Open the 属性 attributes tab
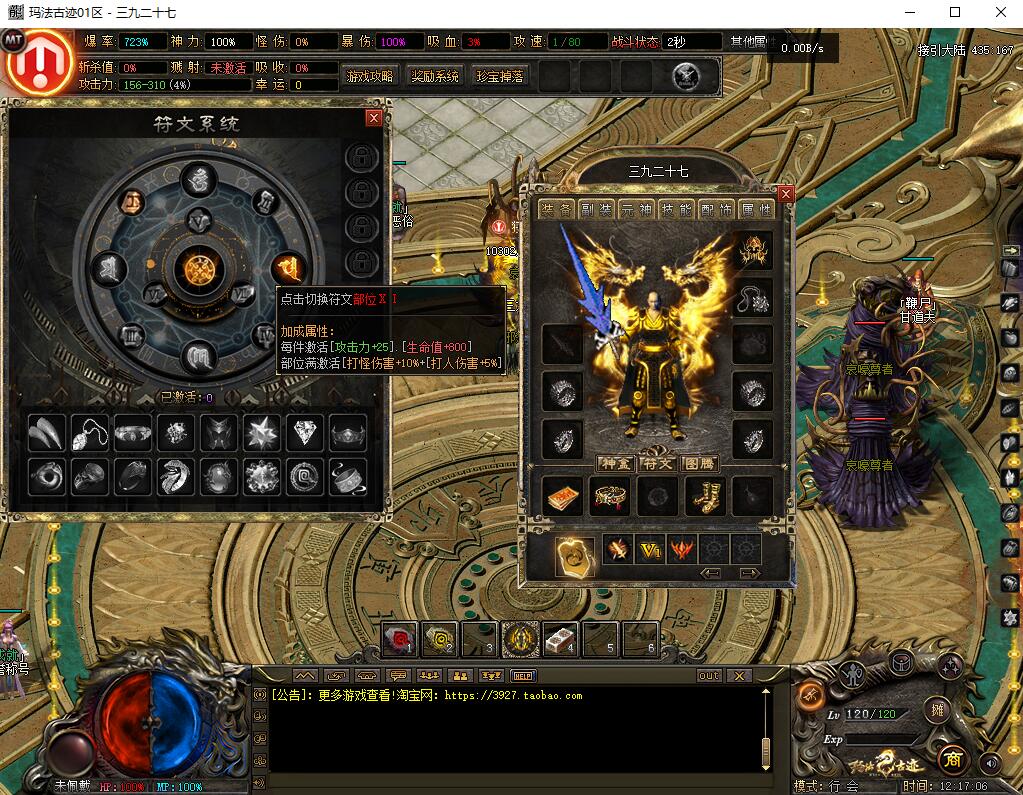Viewport: 1023px width, 795px height. [x=755, y=210]
